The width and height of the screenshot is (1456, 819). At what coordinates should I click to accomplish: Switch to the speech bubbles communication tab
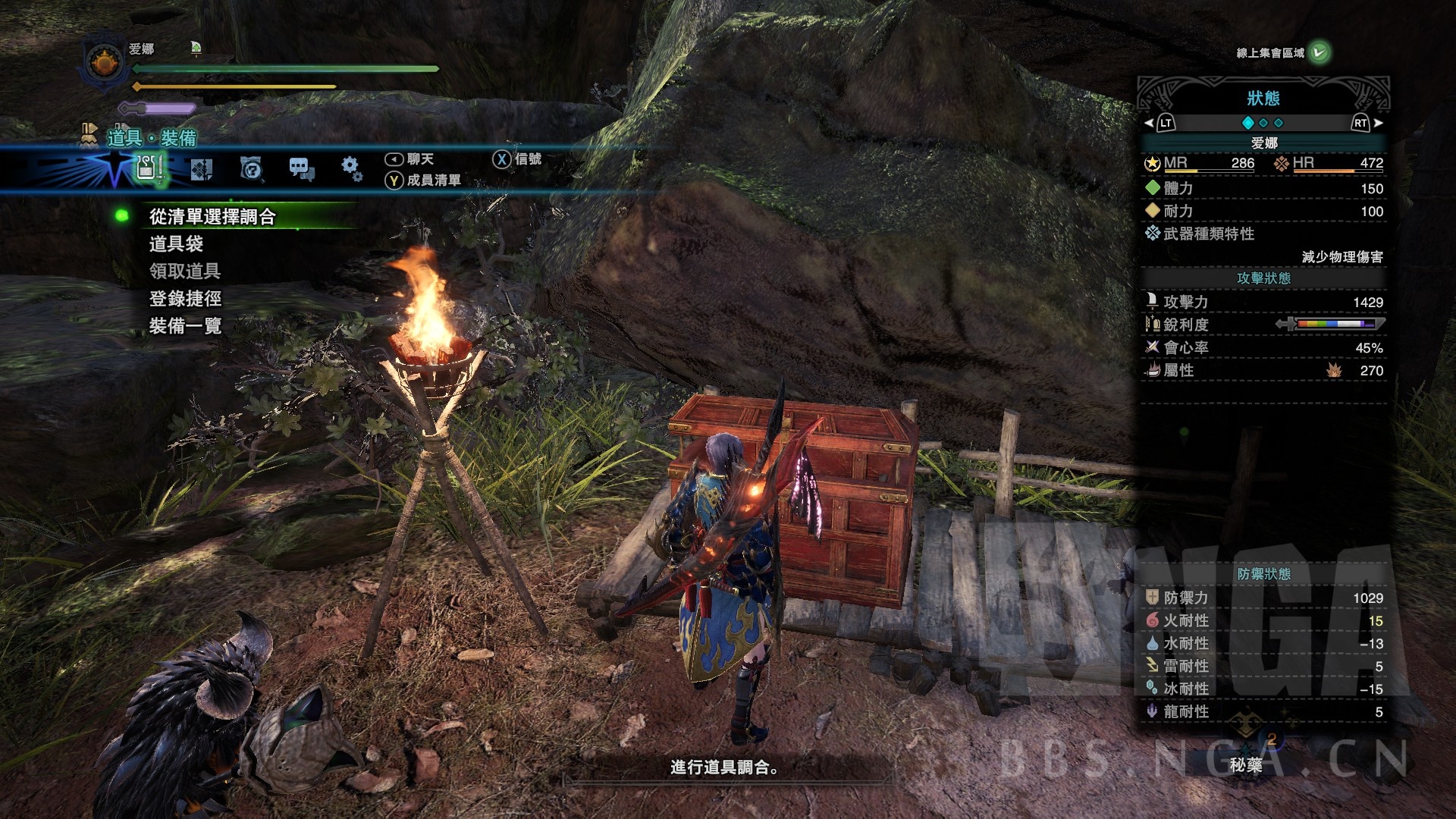[301, 169]
